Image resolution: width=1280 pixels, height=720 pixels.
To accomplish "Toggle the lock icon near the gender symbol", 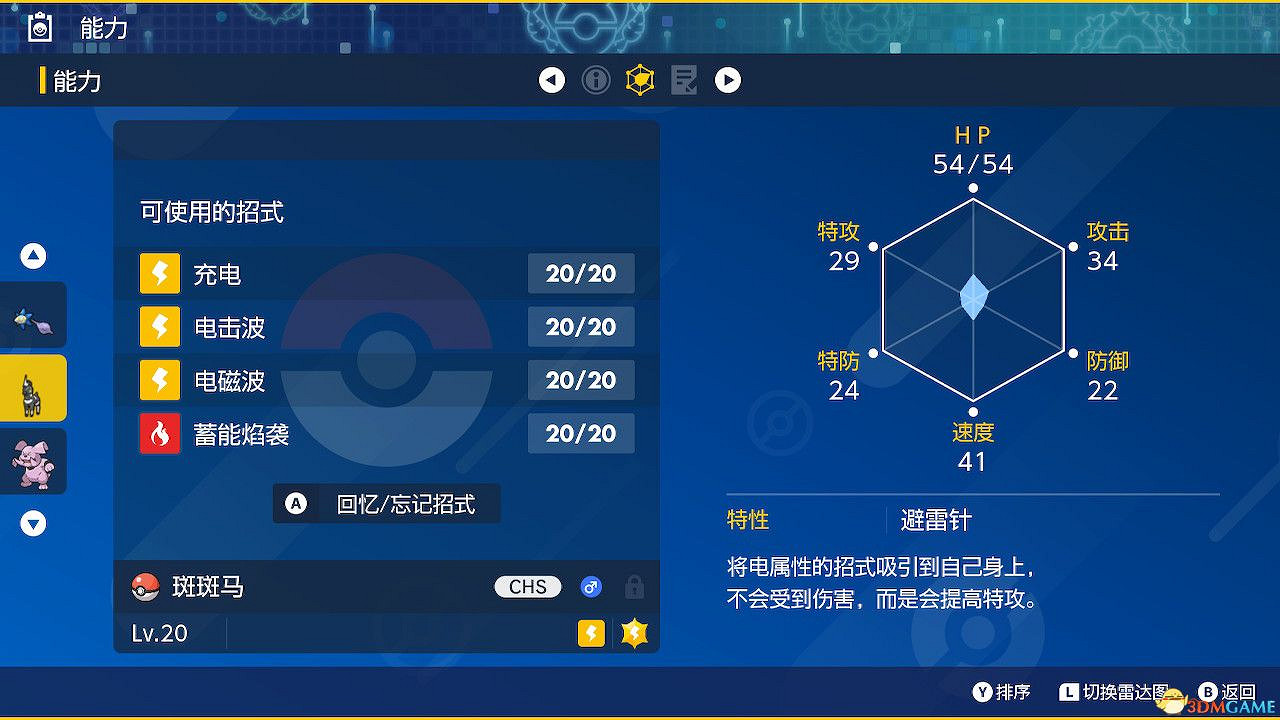I will (635, 587).
